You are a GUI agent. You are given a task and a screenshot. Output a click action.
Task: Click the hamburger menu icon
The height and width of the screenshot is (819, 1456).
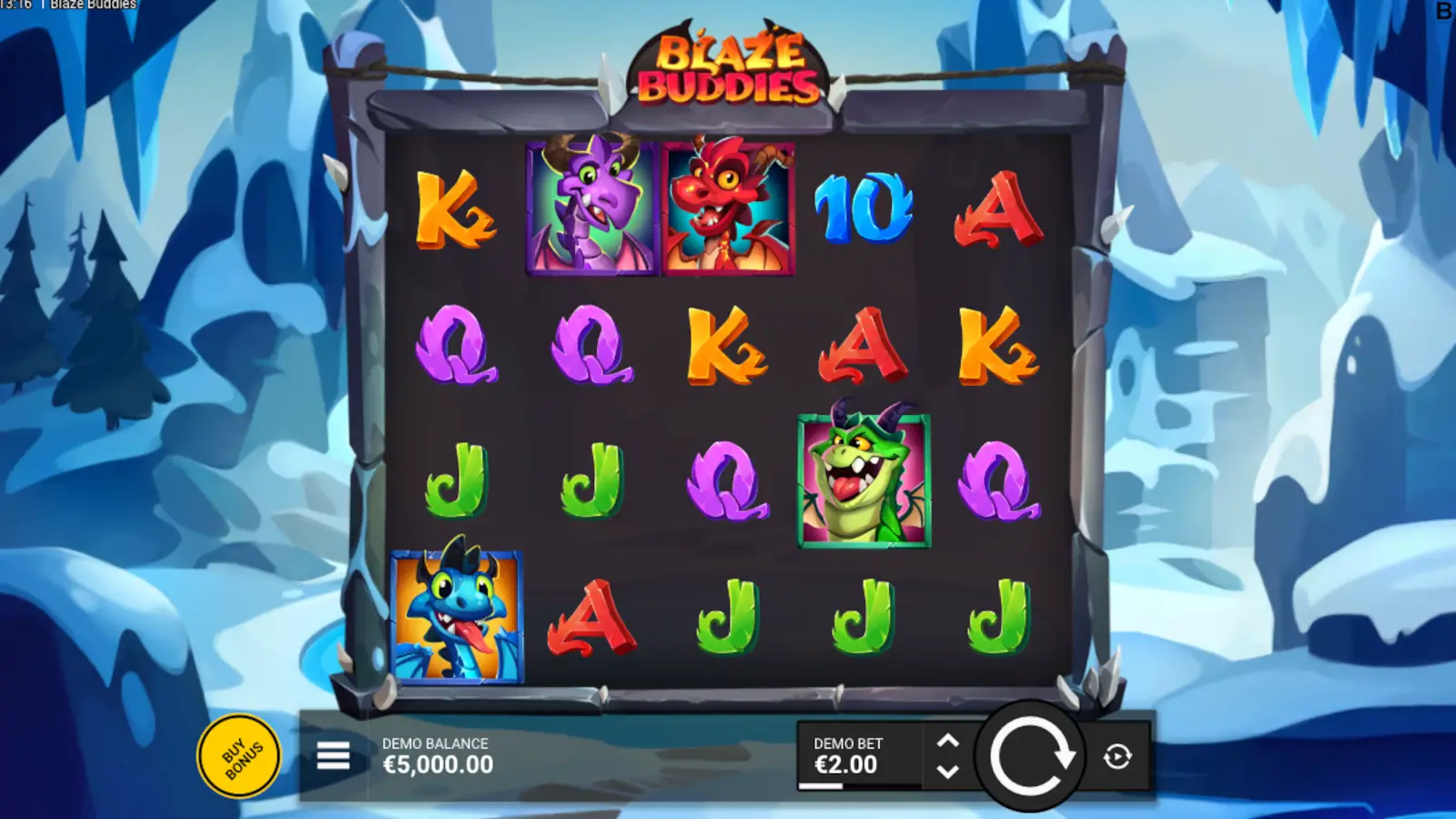[x=332, y=756]
